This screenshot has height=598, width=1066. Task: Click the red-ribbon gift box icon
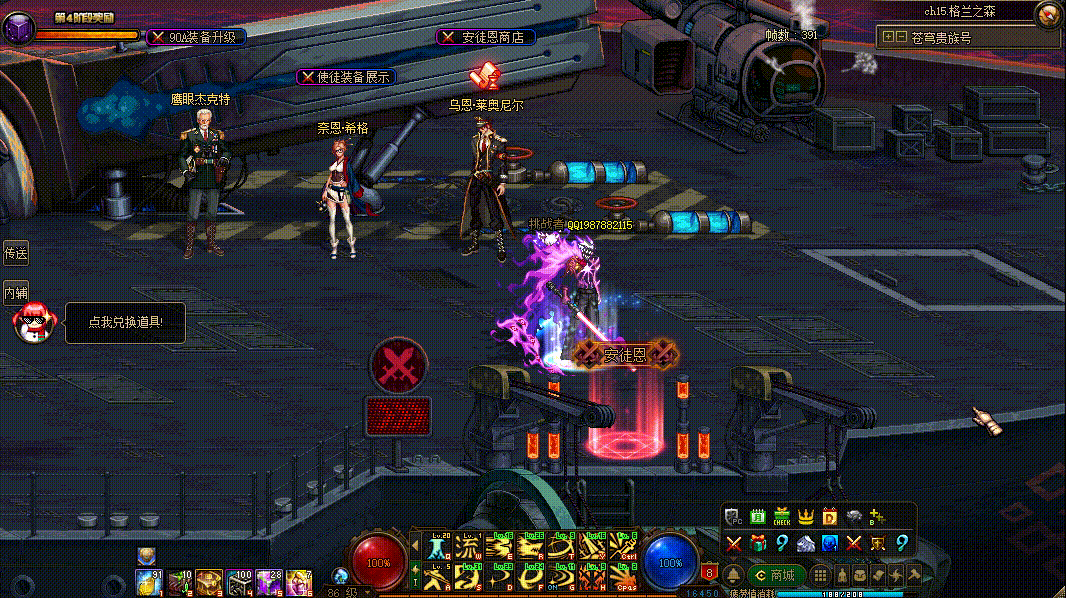[758, 543]
